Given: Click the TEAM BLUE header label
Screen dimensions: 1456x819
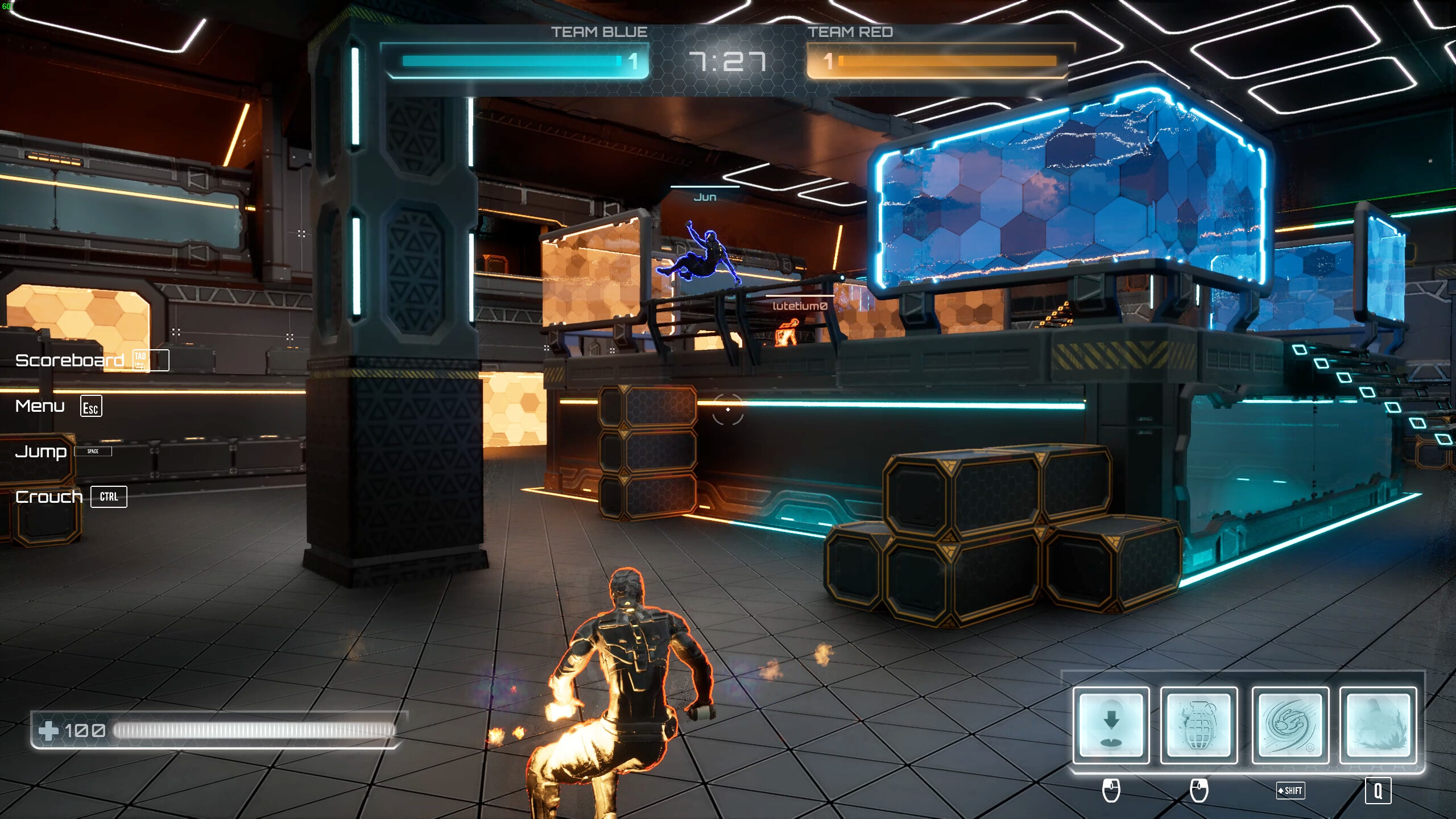Looking at the screenshot, I should [x=597, y=32].
